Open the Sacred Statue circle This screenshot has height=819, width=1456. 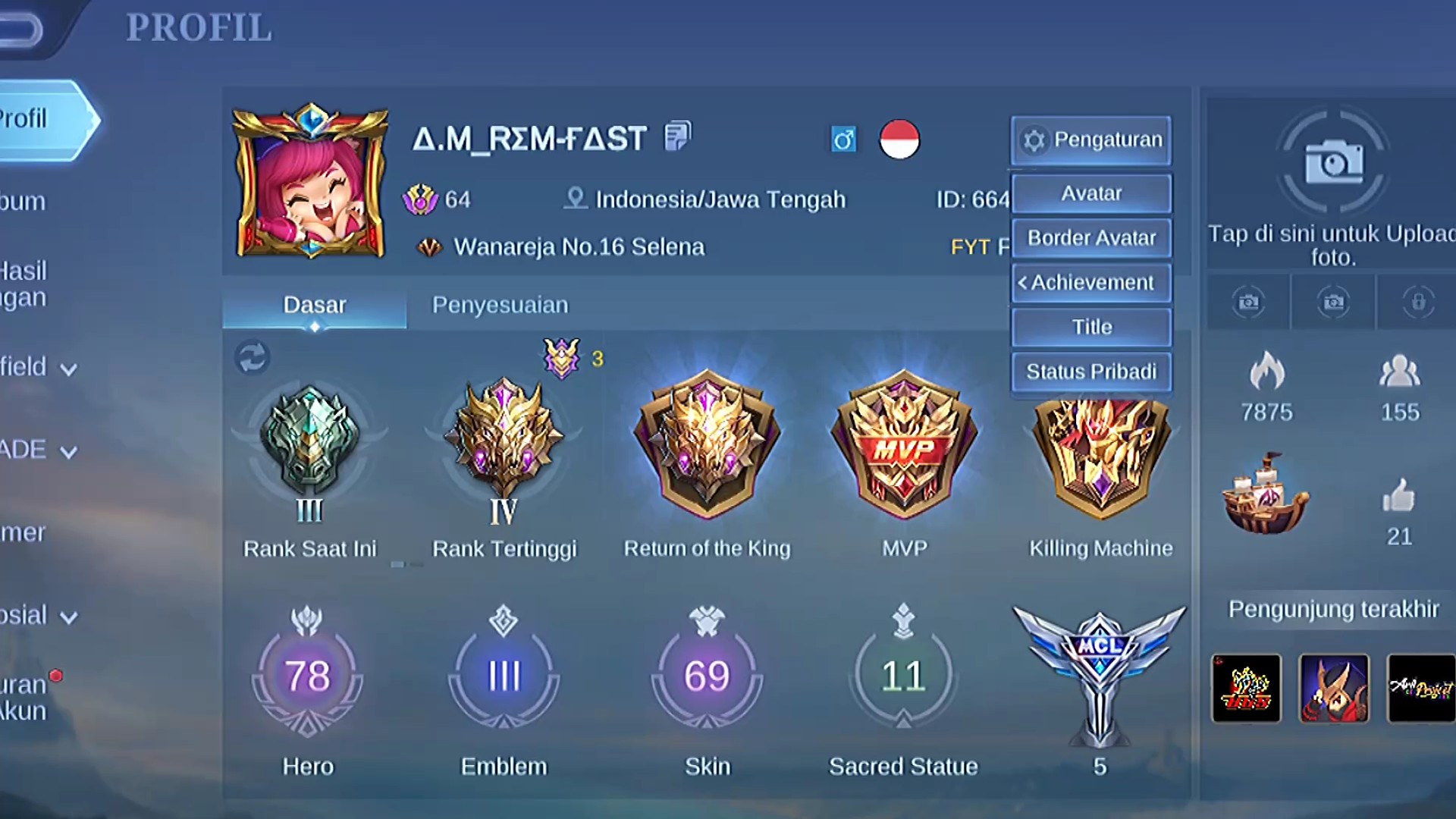[903, 676]
